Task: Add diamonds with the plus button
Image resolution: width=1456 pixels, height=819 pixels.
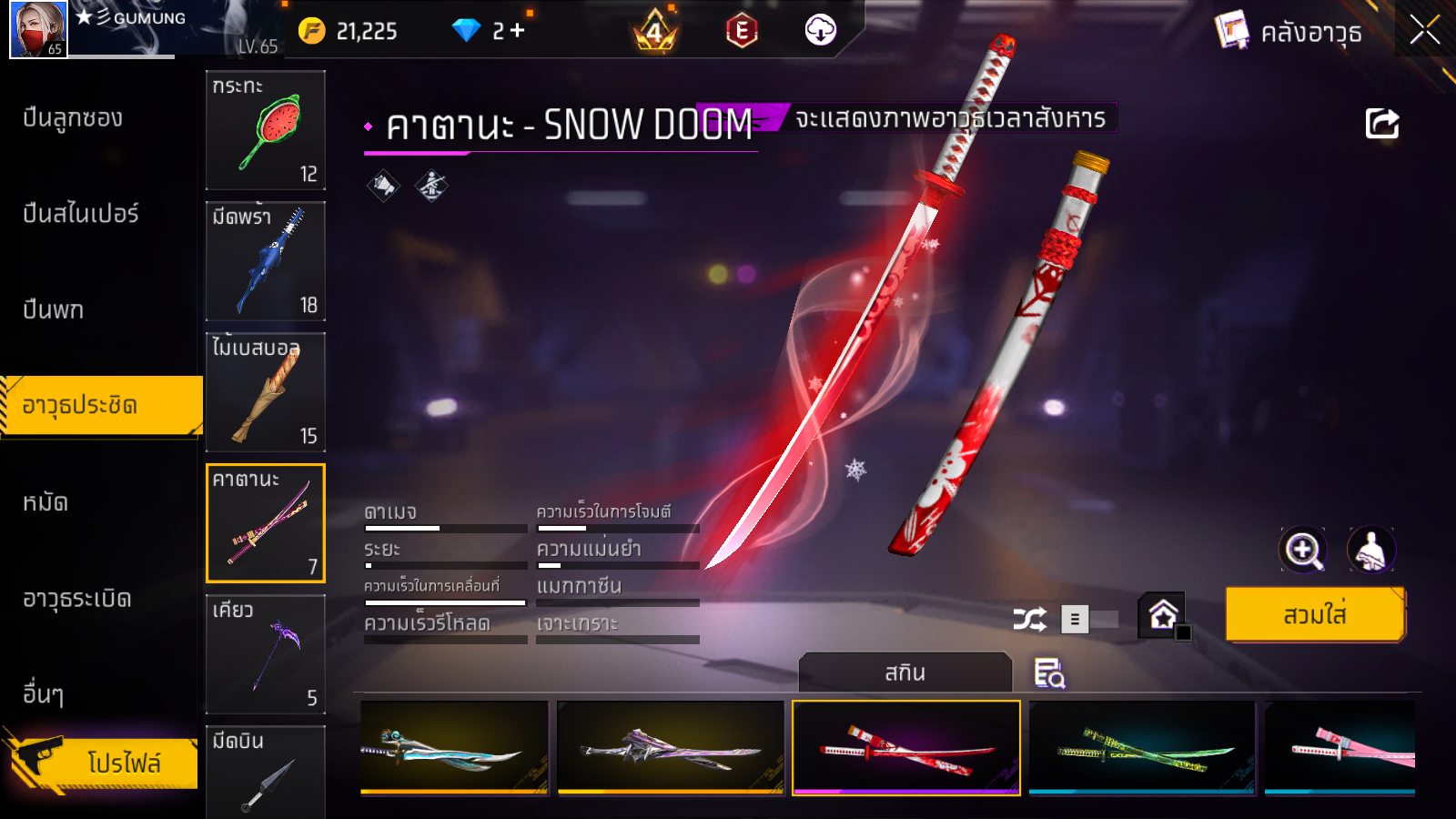Action: tap(518, 31)
